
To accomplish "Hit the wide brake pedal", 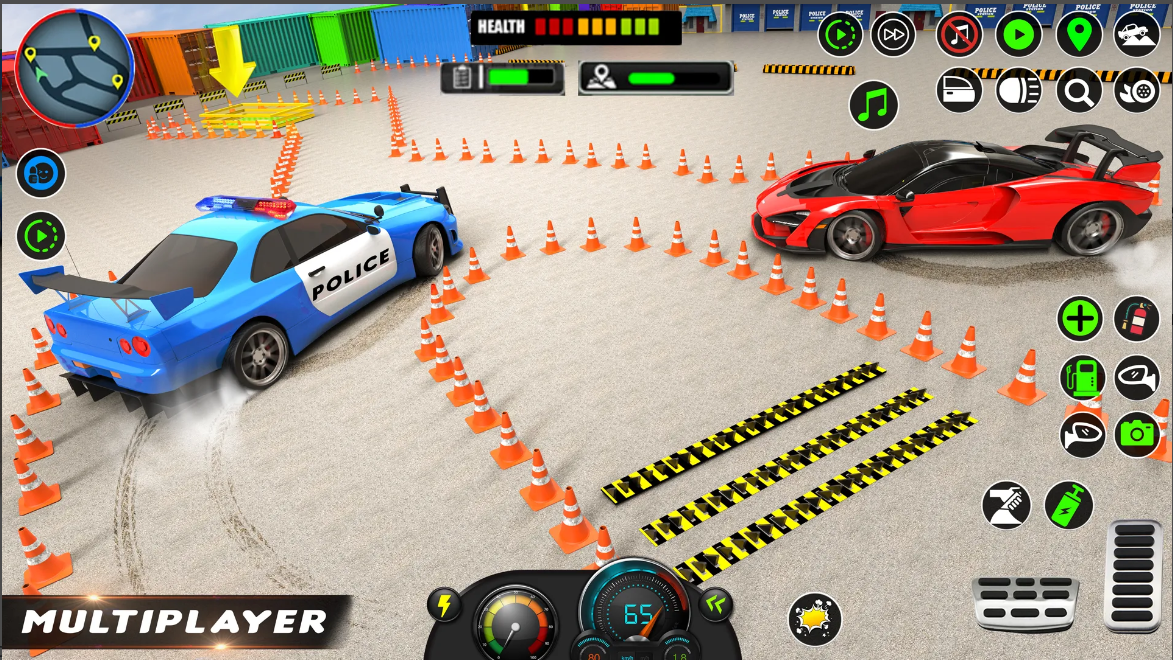I will pos(1025,603).
